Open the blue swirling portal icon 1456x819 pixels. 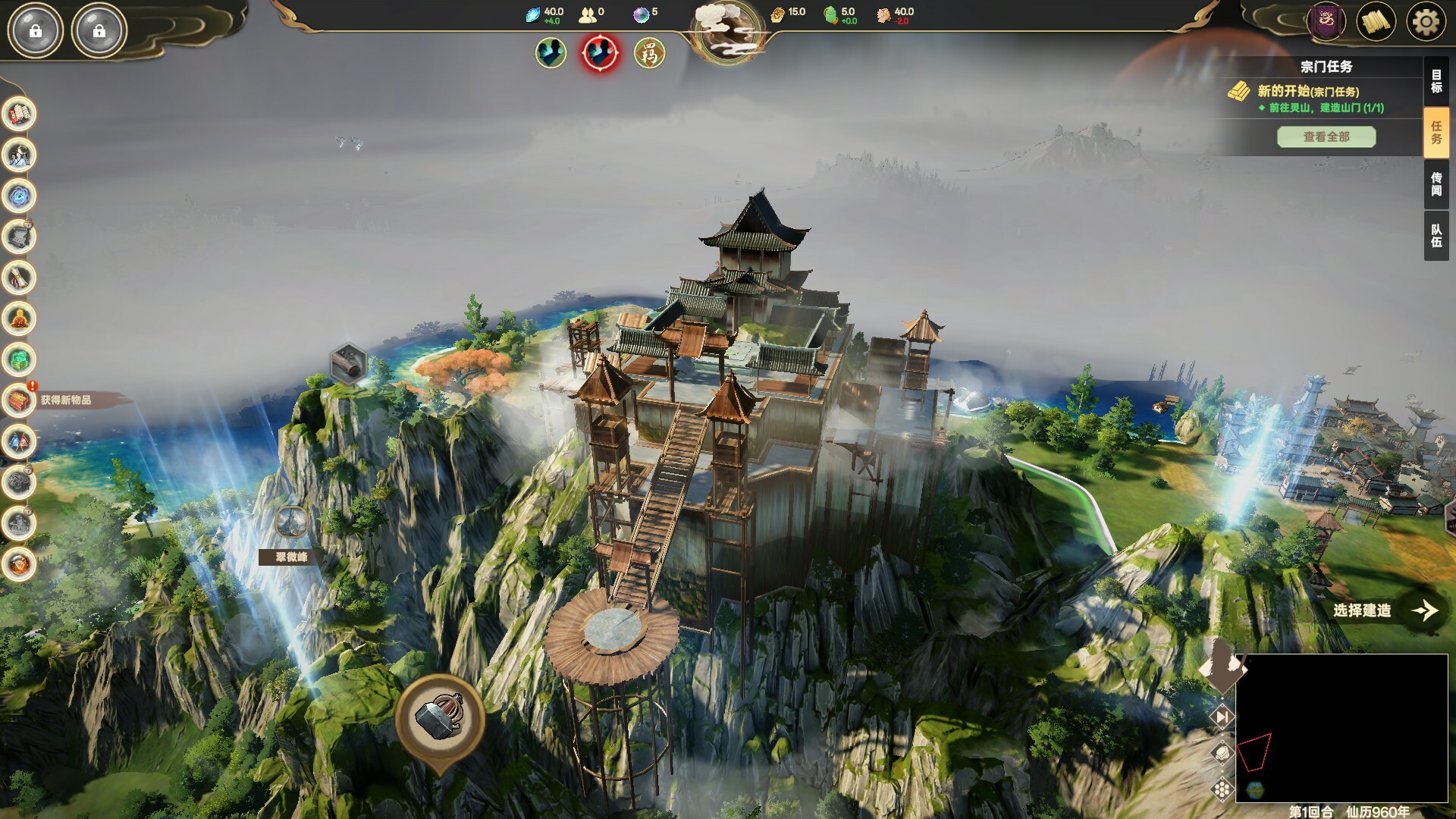[20, 196]
